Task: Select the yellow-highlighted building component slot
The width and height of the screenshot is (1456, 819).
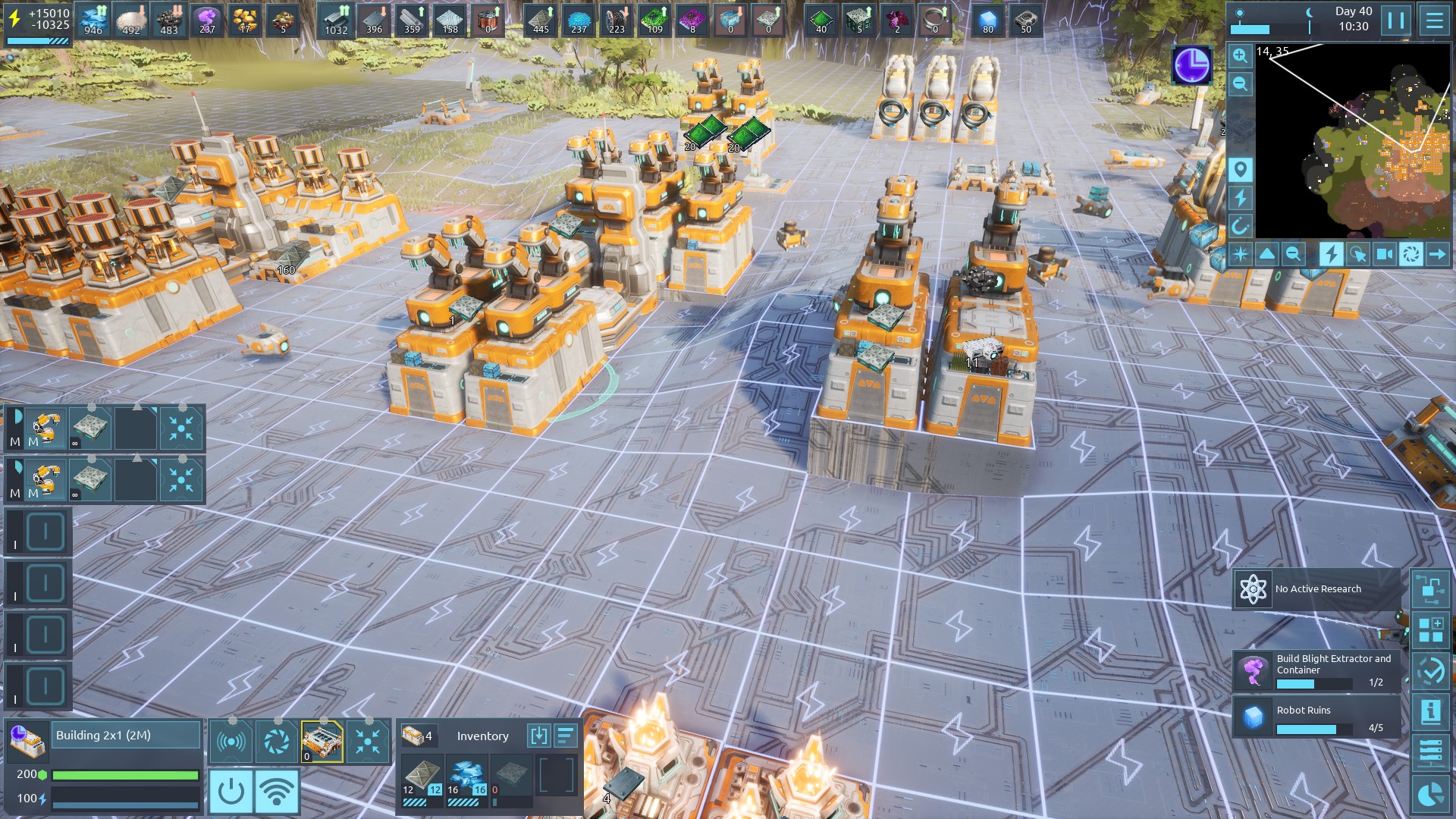Action: coord(322,741)
